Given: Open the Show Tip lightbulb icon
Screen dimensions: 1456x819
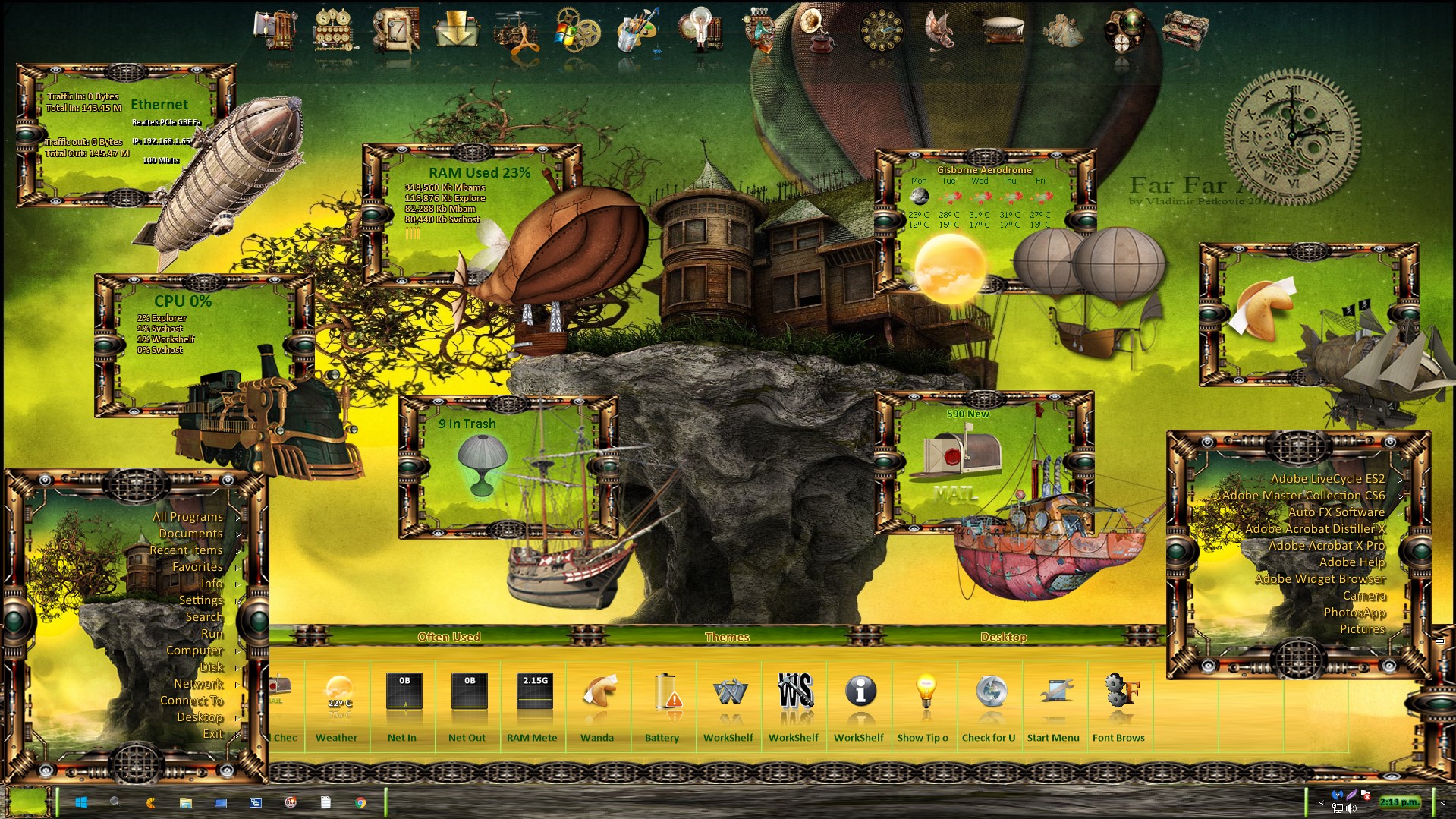Looking at the screenshot, I should (925, 695).
